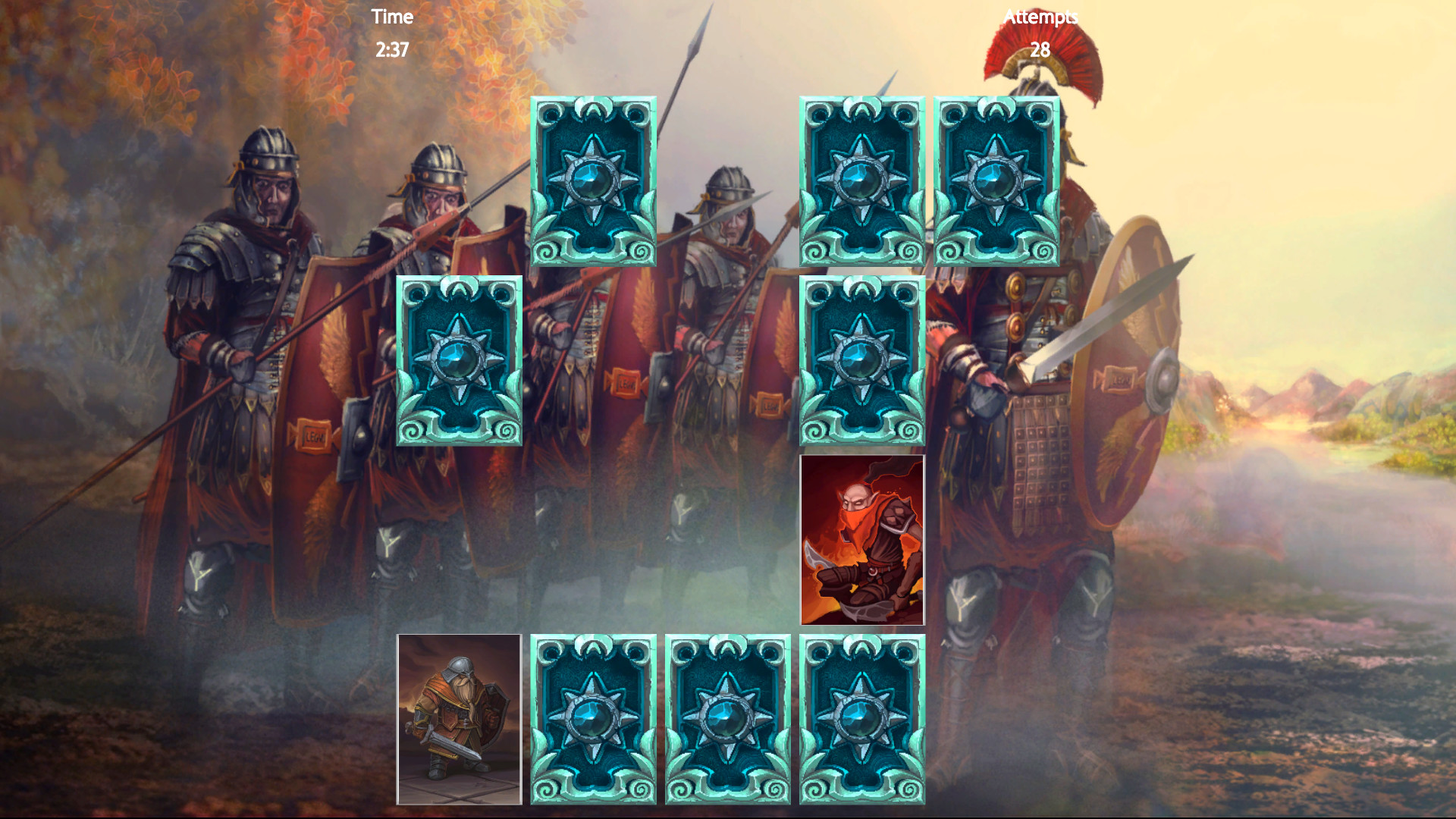Click the 2:37 timer value

point(391,52)
